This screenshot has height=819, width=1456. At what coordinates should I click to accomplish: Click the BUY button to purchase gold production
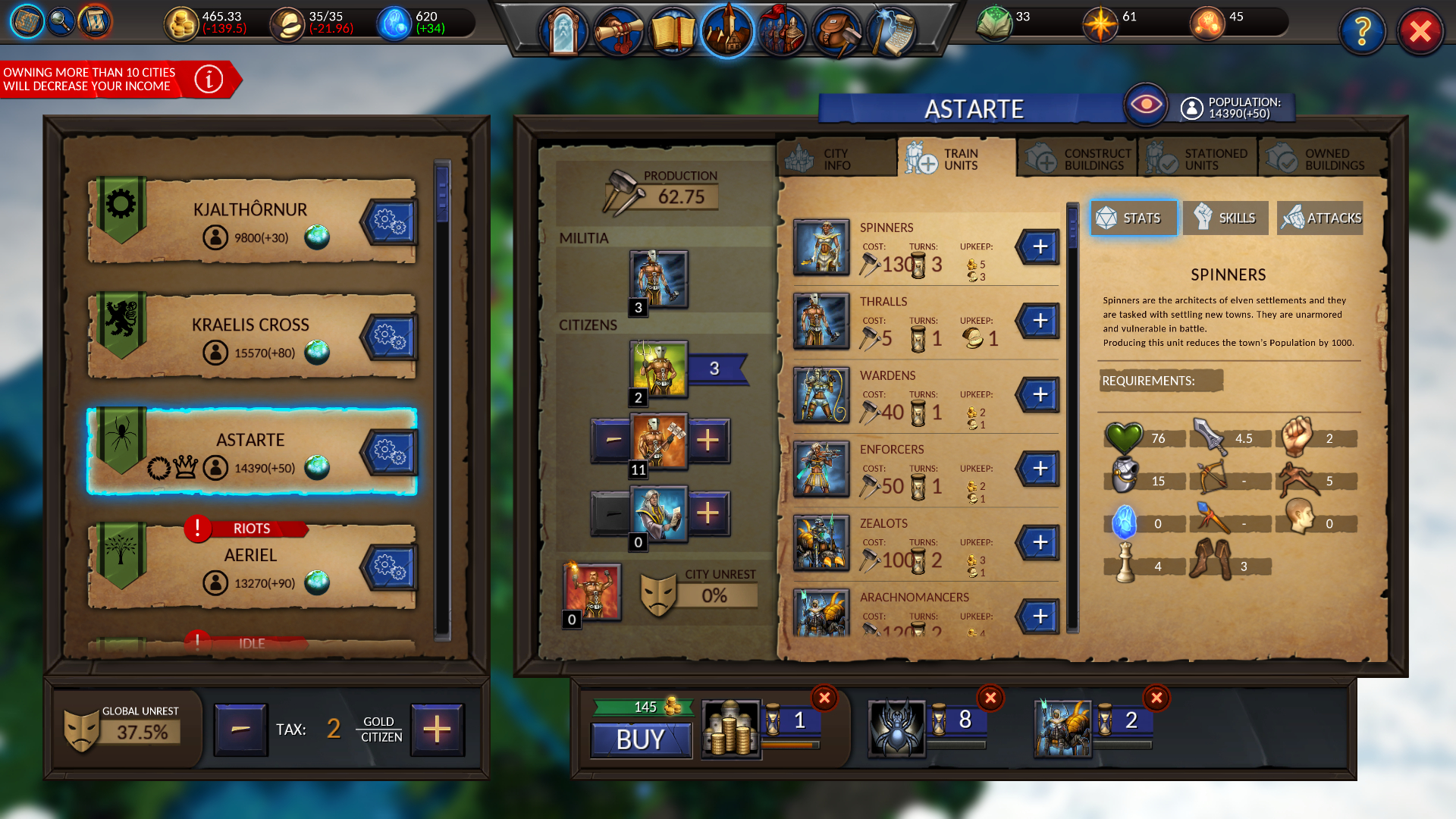[641, 740]
